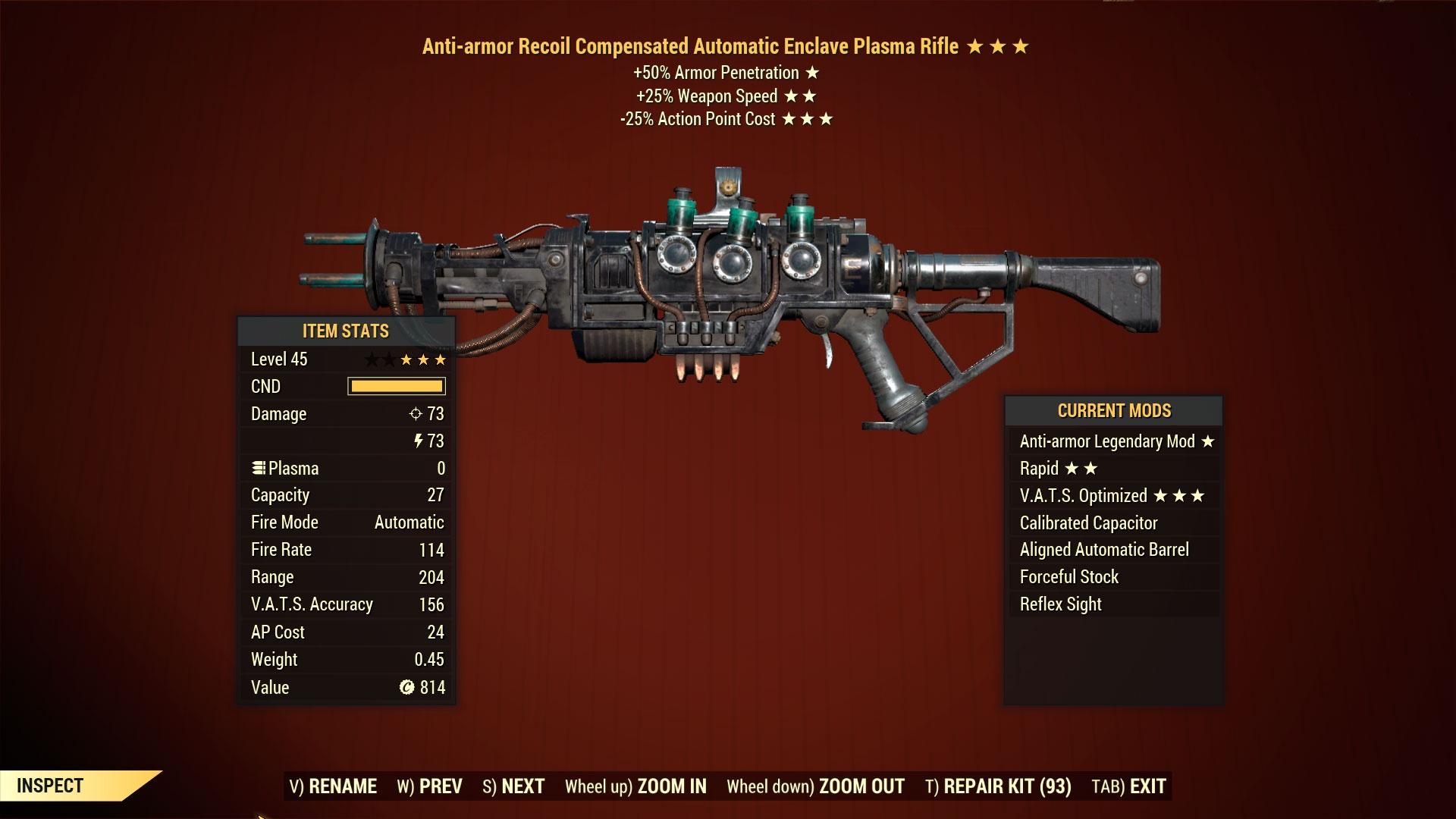
Task: Click NEXT to view the next item
Action: pyautogui.click(x=523, y=786)
